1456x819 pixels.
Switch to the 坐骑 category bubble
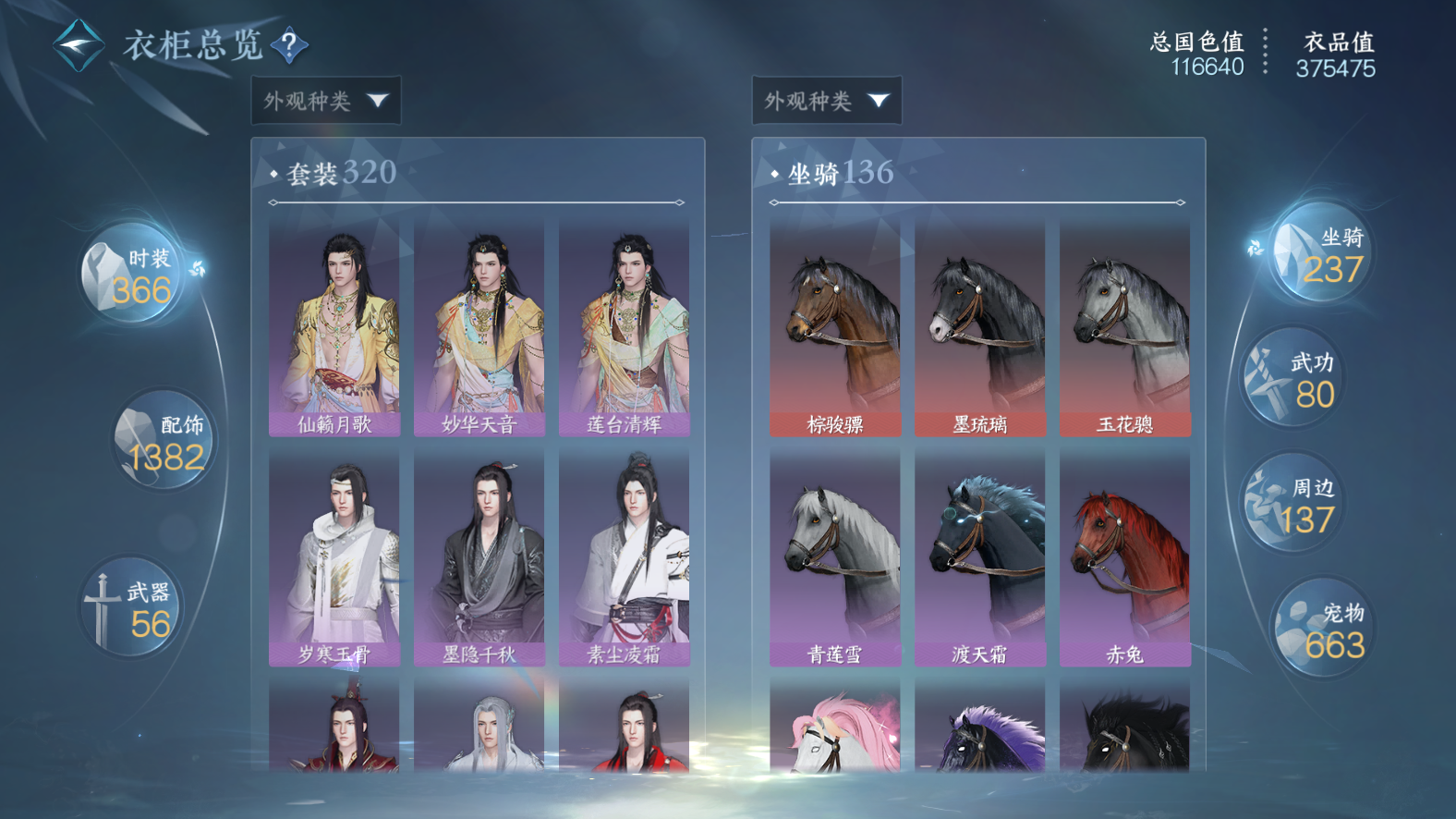point(1320,253)
